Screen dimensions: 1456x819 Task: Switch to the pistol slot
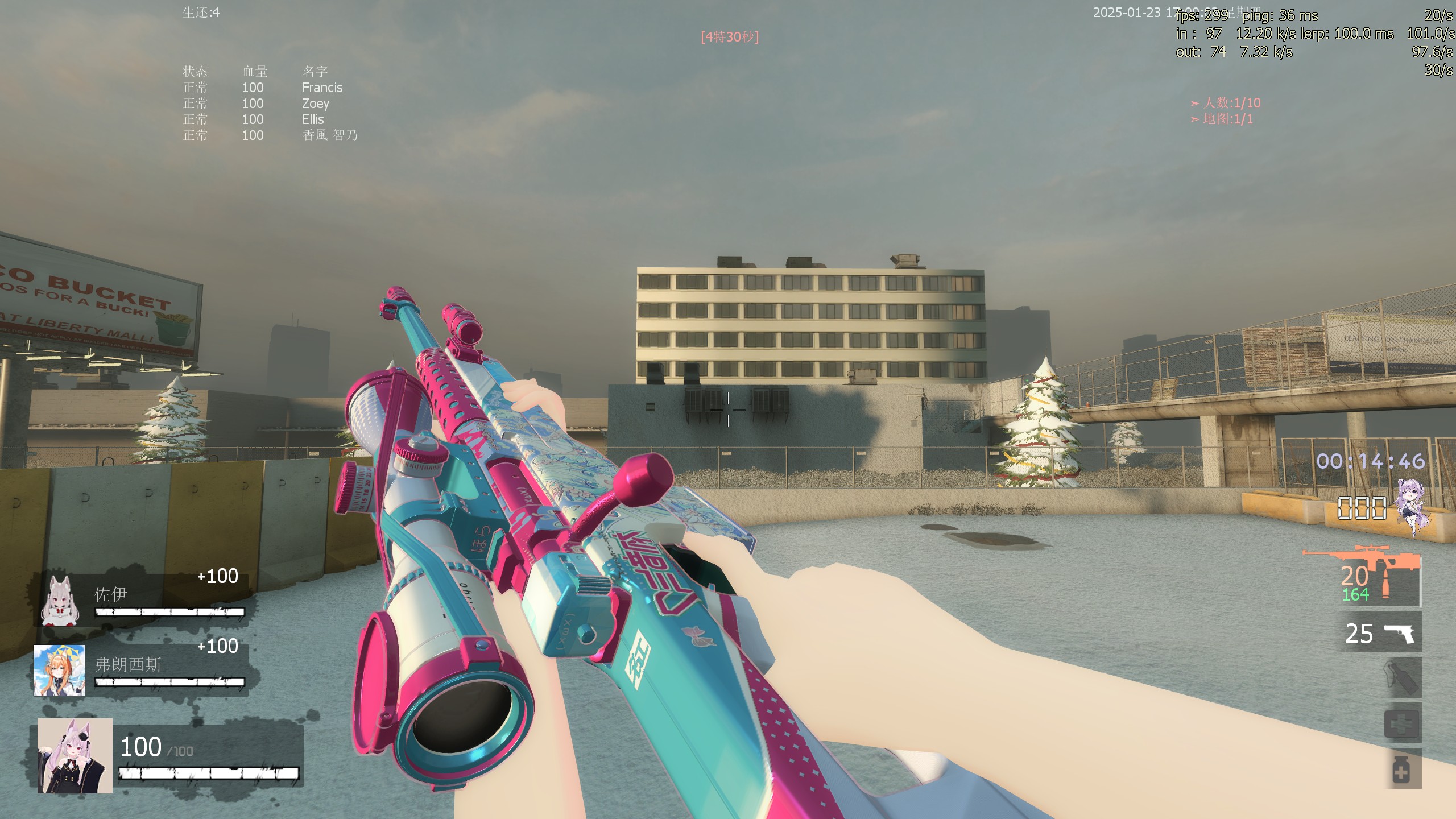(x=1382, y=633)
